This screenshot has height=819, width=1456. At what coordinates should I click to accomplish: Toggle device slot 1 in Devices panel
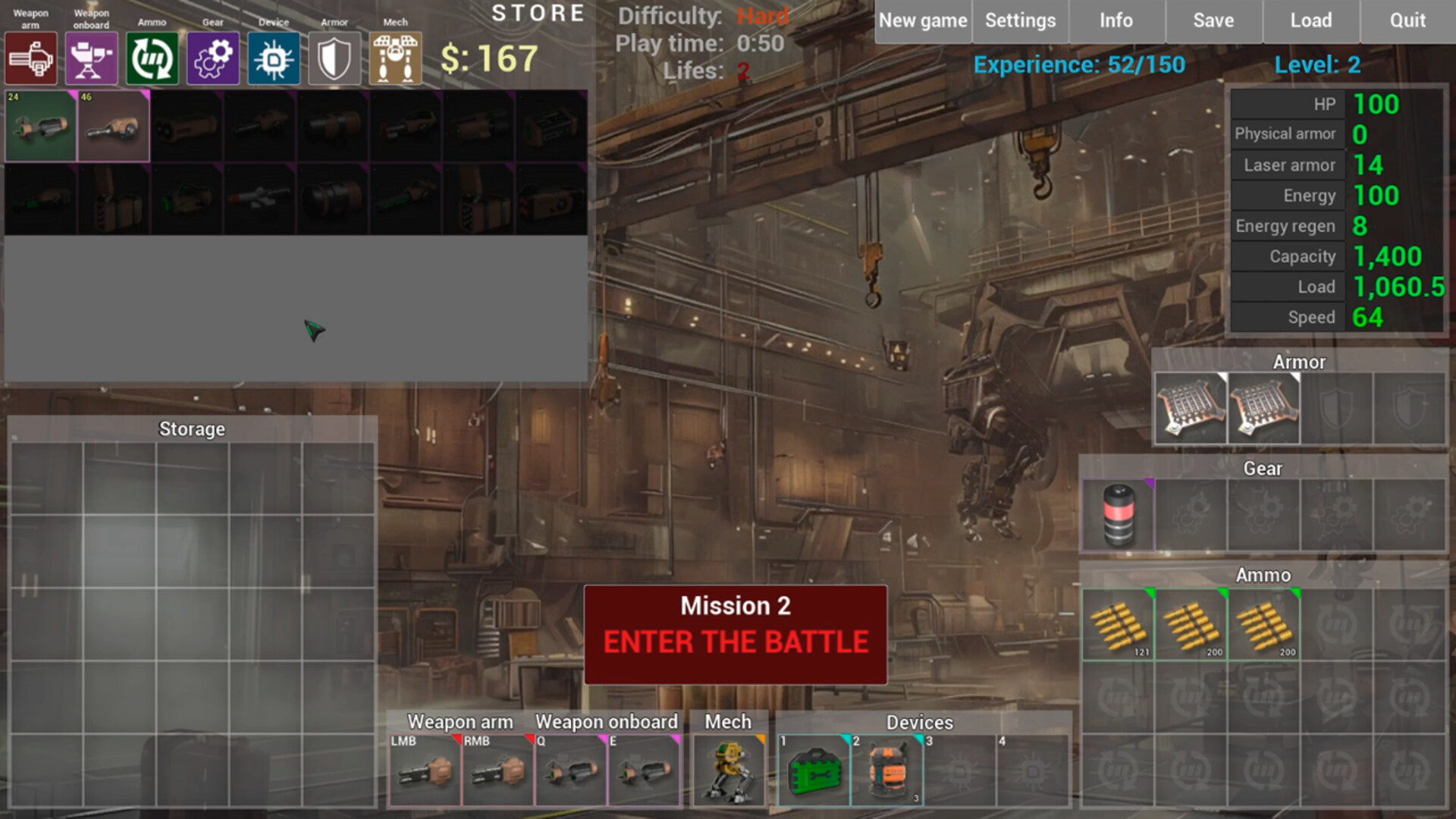pos(814,770)
